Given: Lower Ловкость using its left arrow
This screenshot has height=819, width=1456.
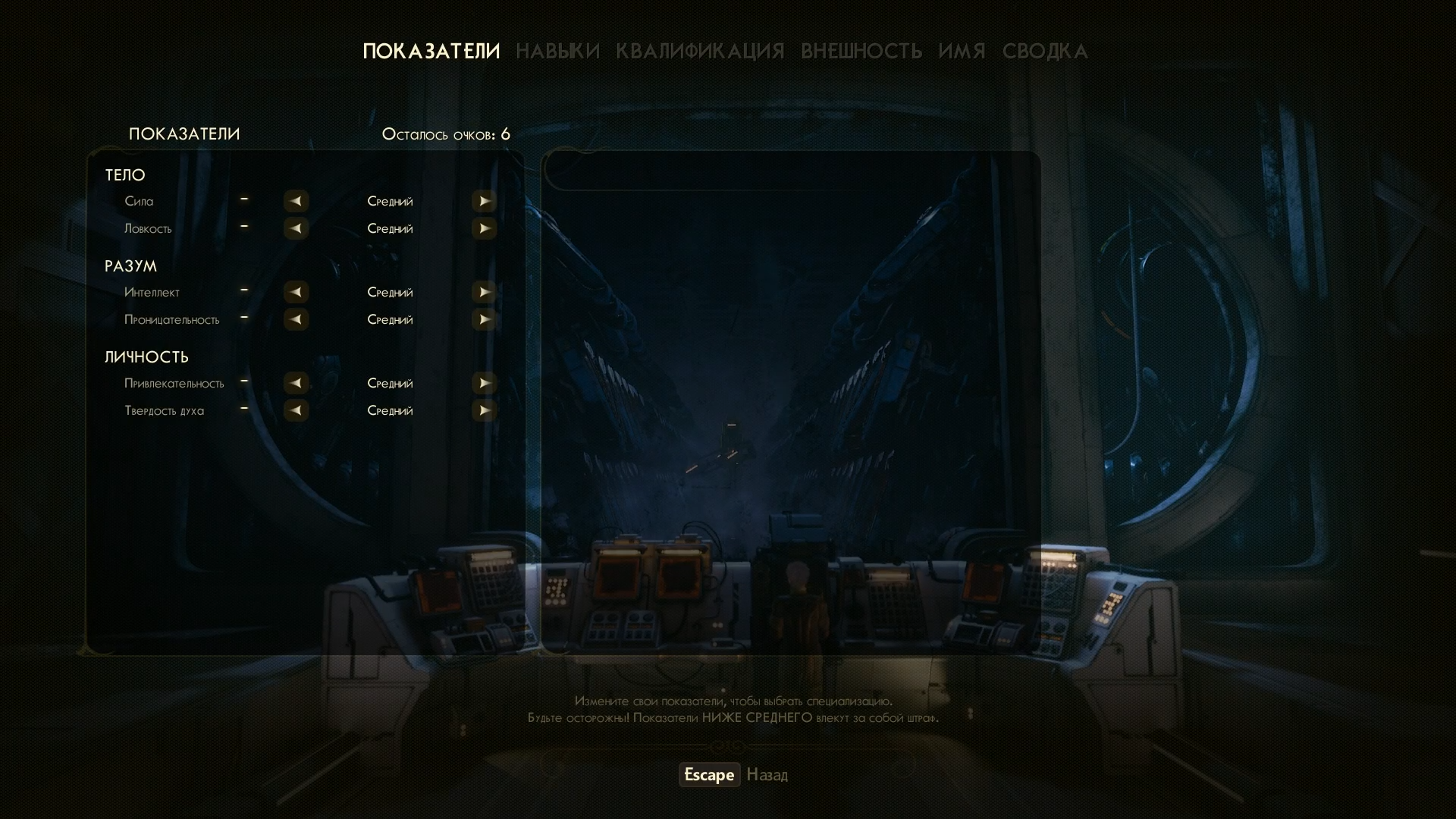Looking at the screenshot, I should point(296,228).
